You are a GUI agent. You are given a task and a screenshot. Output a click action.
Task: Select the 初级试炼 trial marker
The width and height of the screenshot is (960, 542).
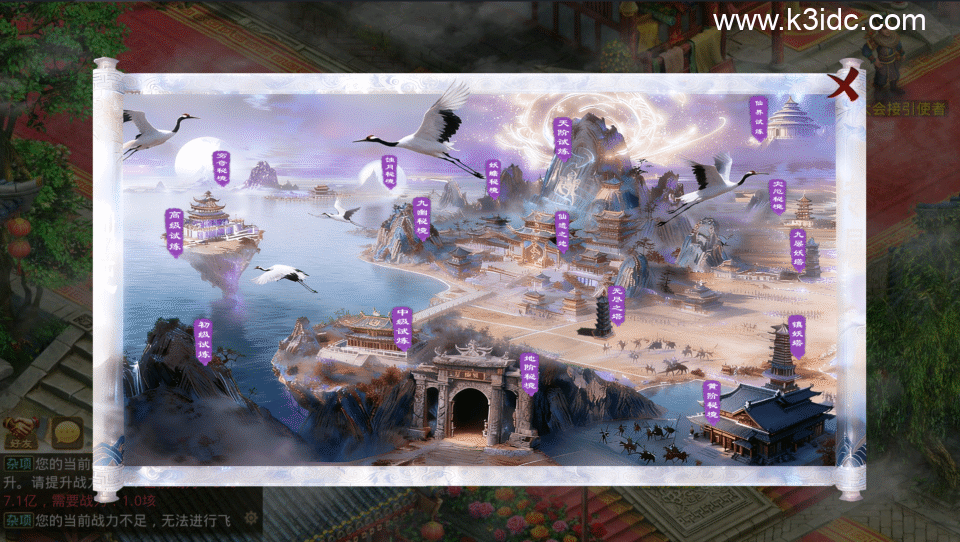click(204, 341)
